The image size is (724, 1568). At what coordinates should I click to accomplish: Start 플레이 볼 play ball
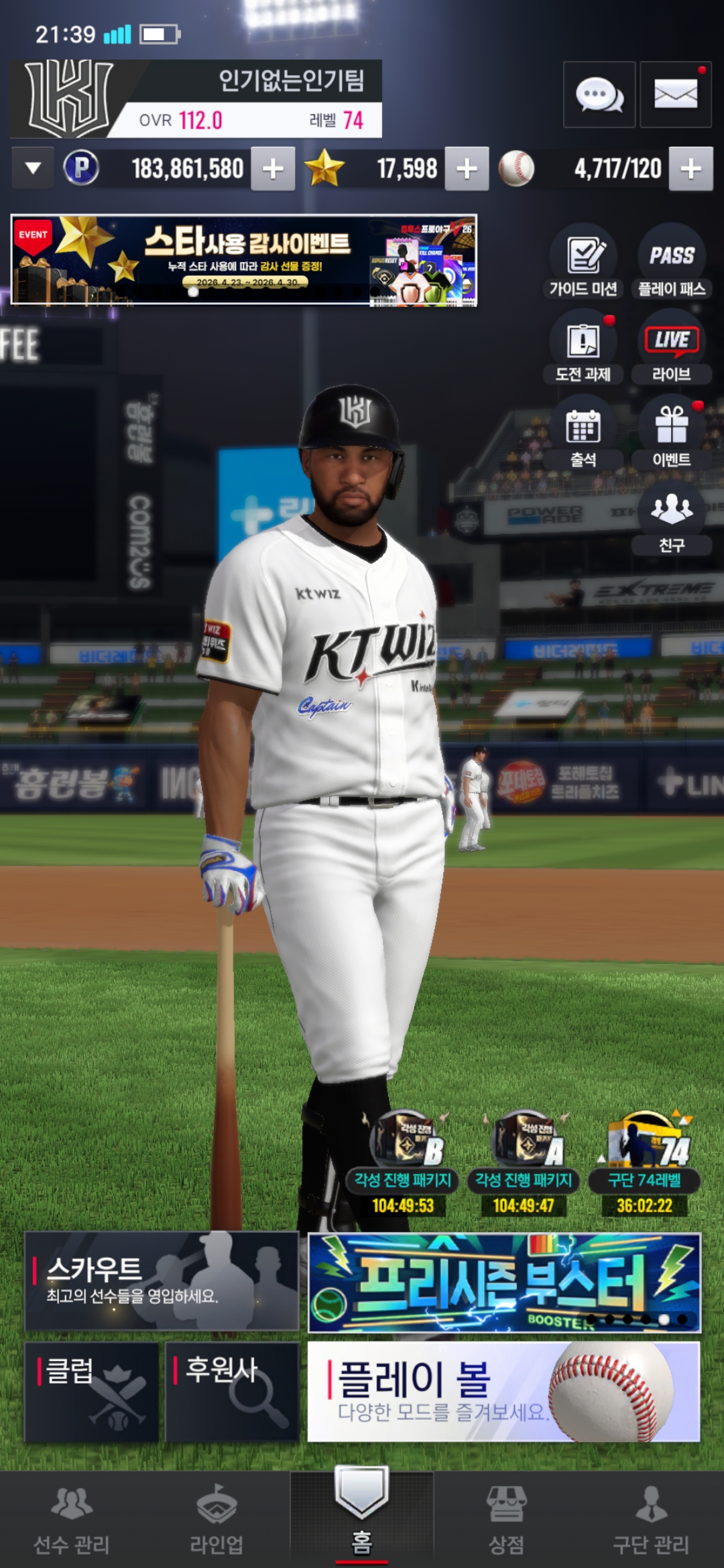[503, 1391]
